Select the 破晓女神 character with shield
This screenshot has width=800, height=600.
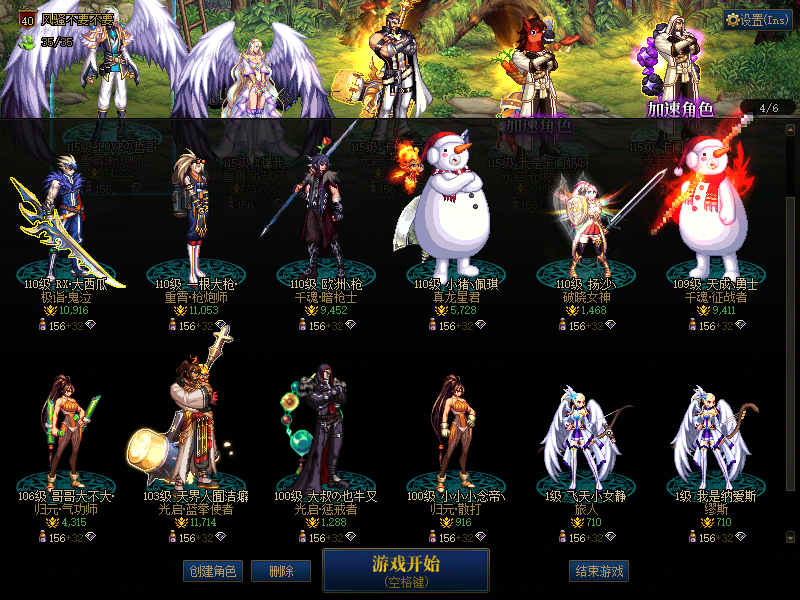[x=582, y=225]
